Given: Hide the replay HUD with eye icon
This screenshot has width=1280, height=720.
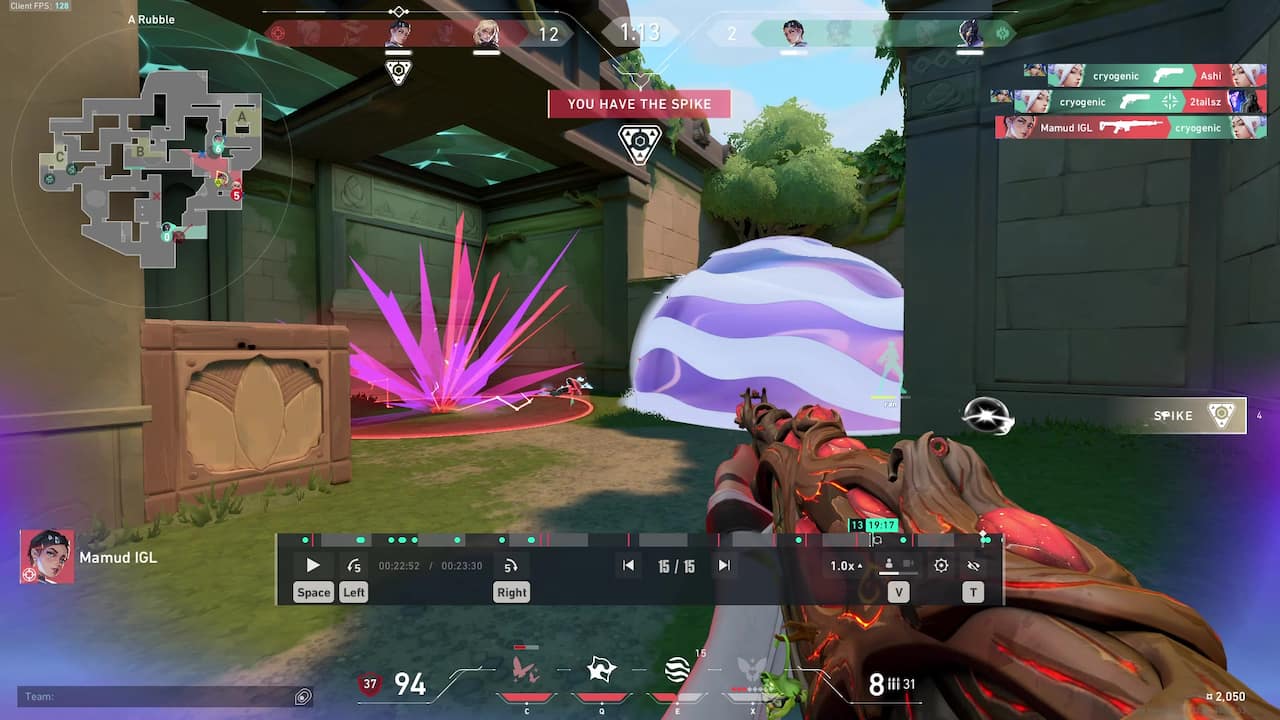Looking at the screenshot, I should point(973,566).
